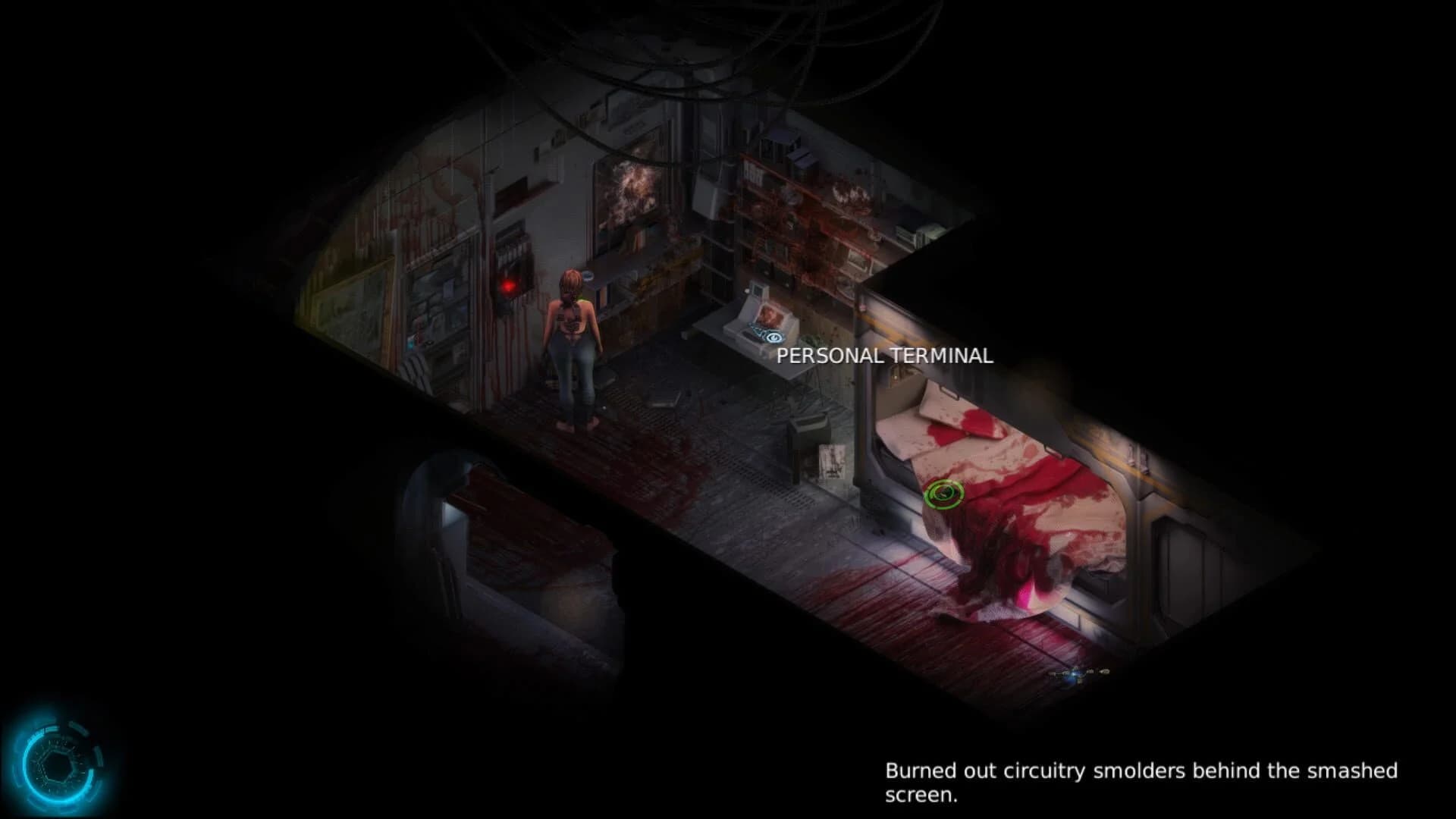
Task: Click the PERSONAL TERMINAL label
Action: pos(884,355)
